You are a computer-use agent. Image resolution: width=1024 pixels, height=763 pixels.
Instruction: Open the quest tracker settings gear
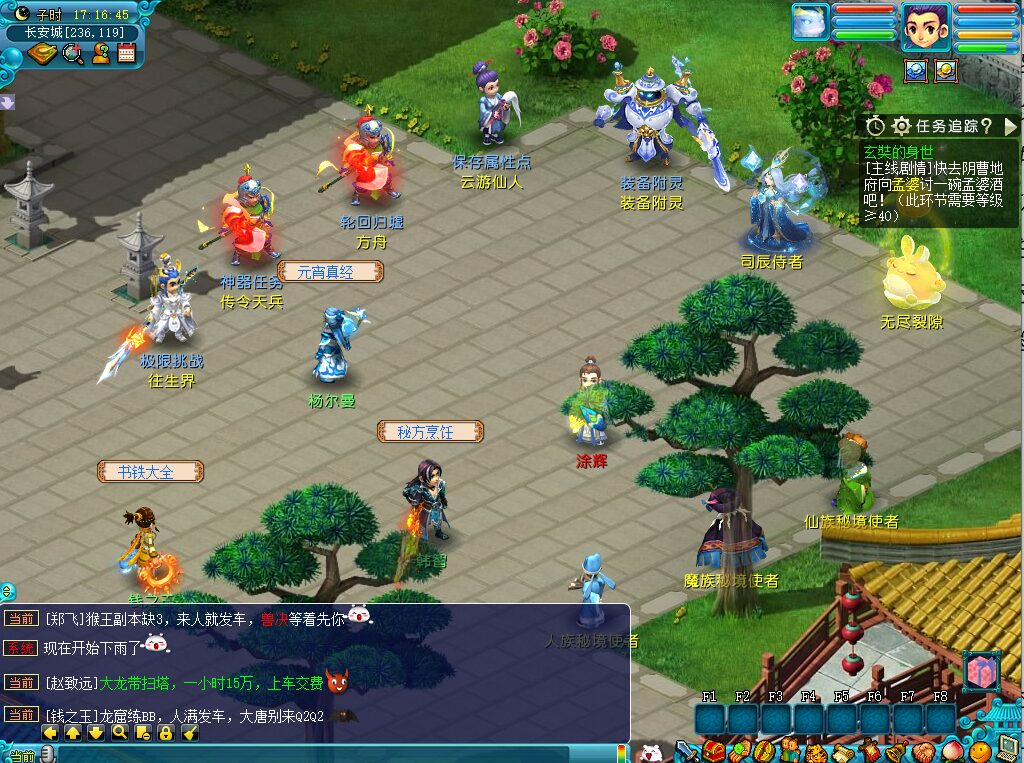pyautogui.click(x=901, y=126)
